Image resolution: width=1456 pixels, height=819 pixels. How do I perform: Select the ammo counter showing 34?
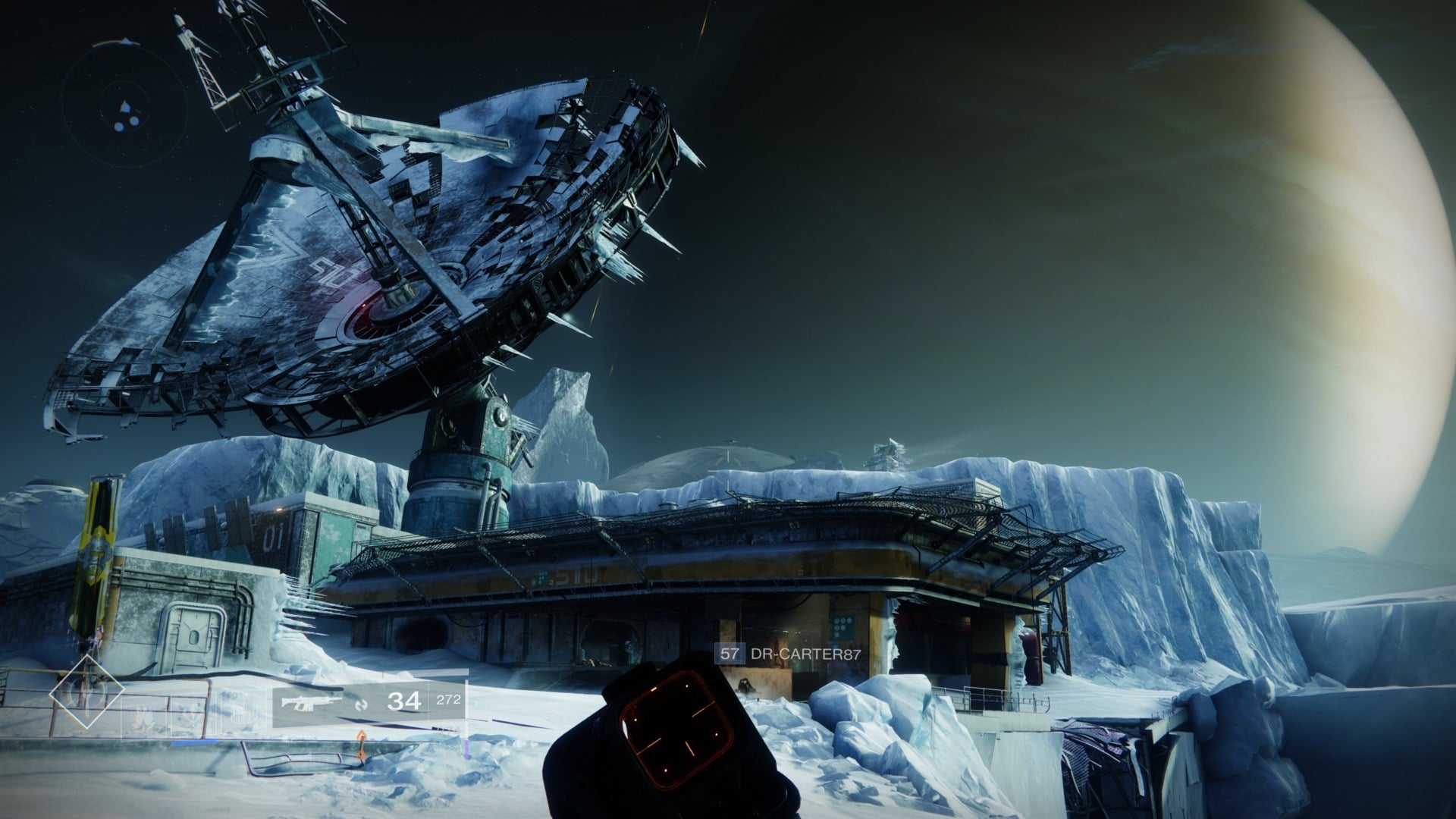pos(404,701)
